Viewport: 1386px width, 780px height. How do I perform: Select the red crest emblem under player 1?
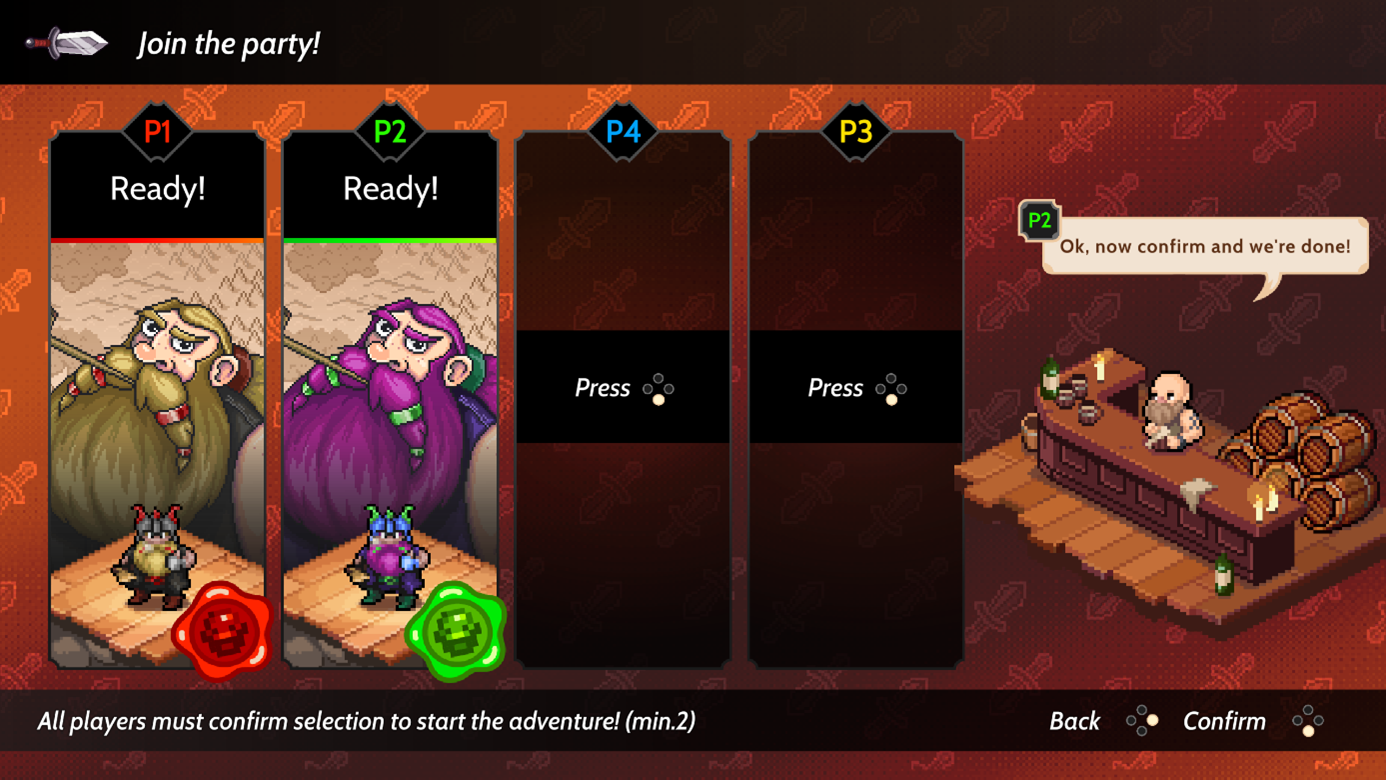pyautogui.click(x=222, y=629)
